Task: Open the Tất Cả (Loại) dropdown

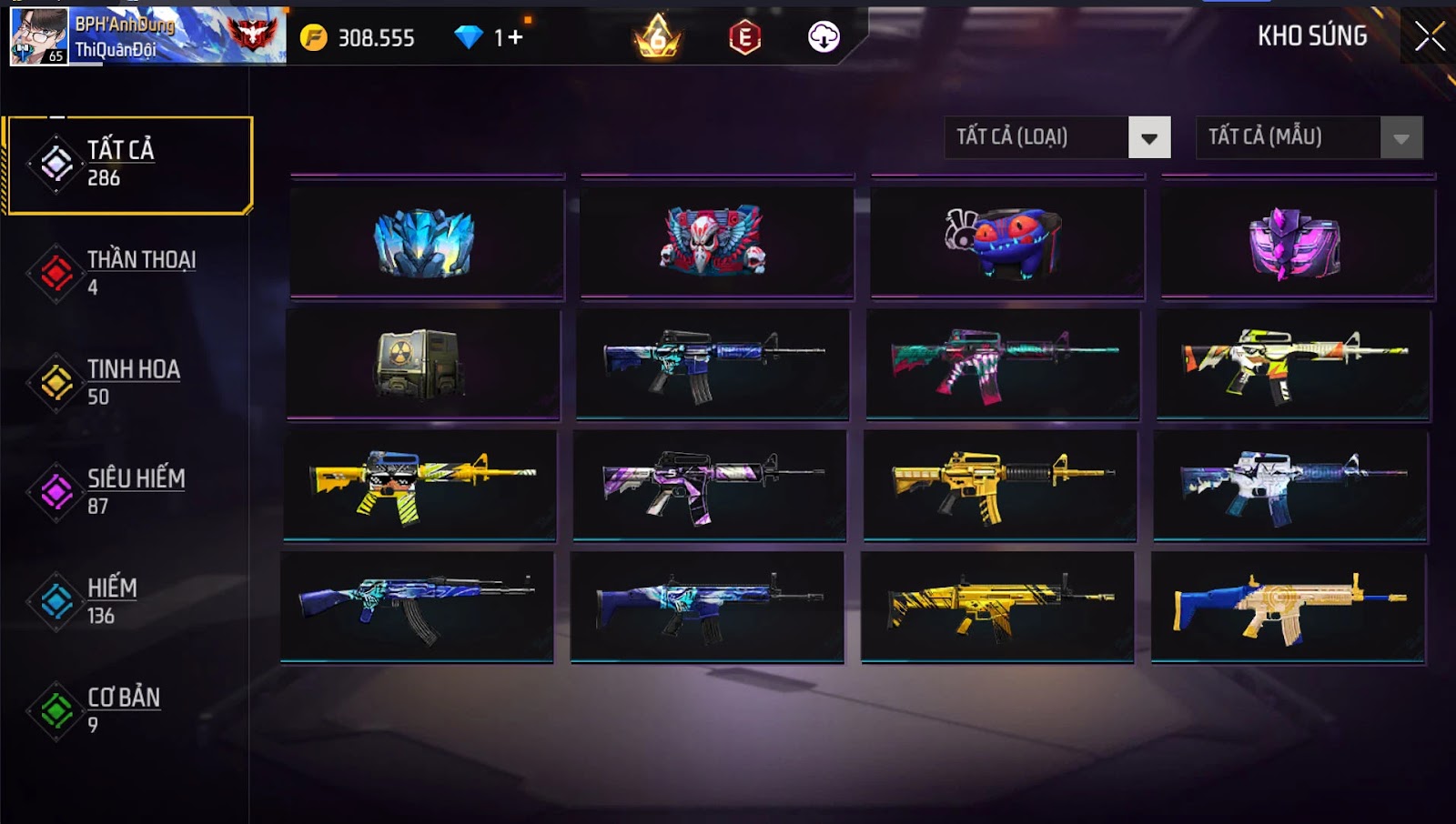Action: (1148, 138)
